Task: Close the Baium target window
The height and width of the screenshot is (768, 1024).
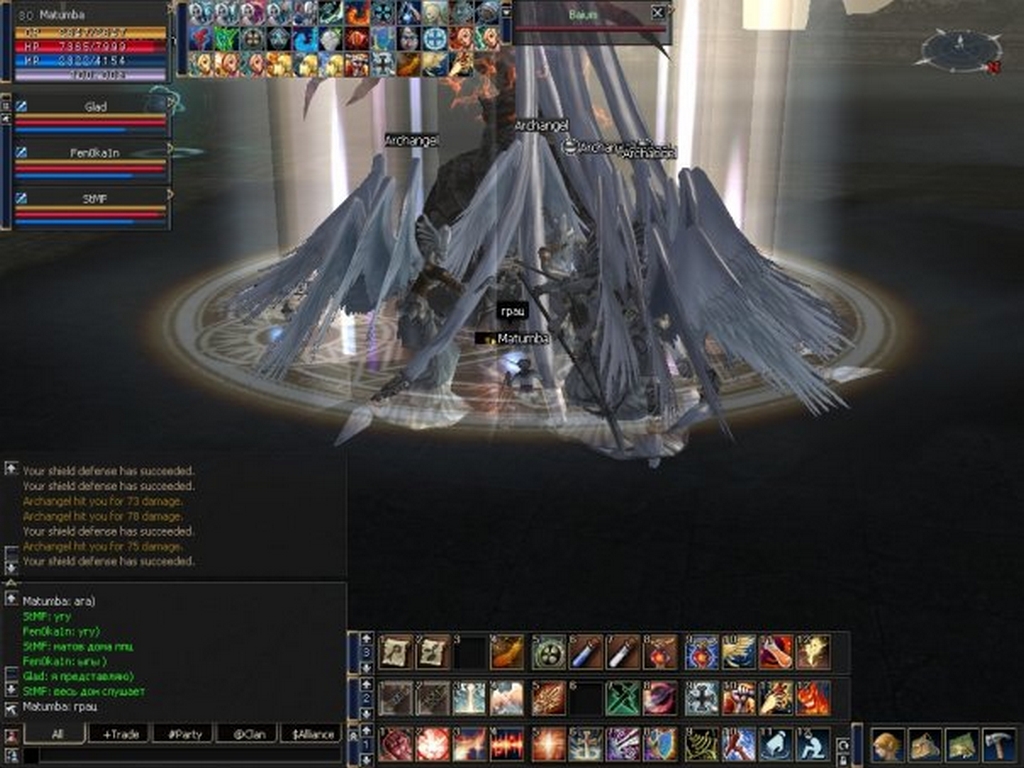Action: click(657, 13)
